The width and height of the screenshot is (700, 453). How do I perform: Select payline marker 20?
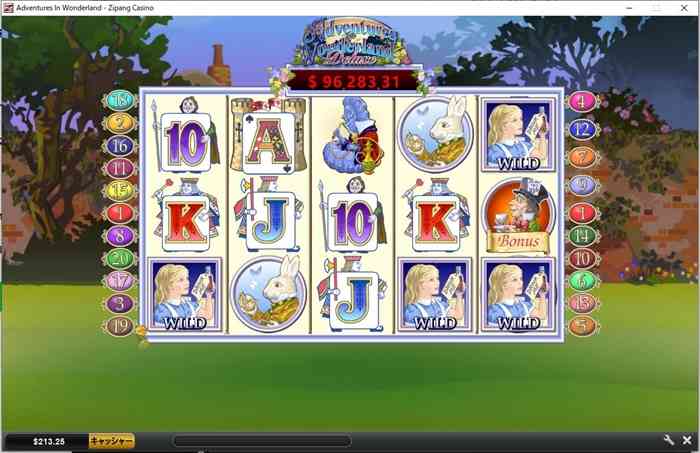(121, 259)
